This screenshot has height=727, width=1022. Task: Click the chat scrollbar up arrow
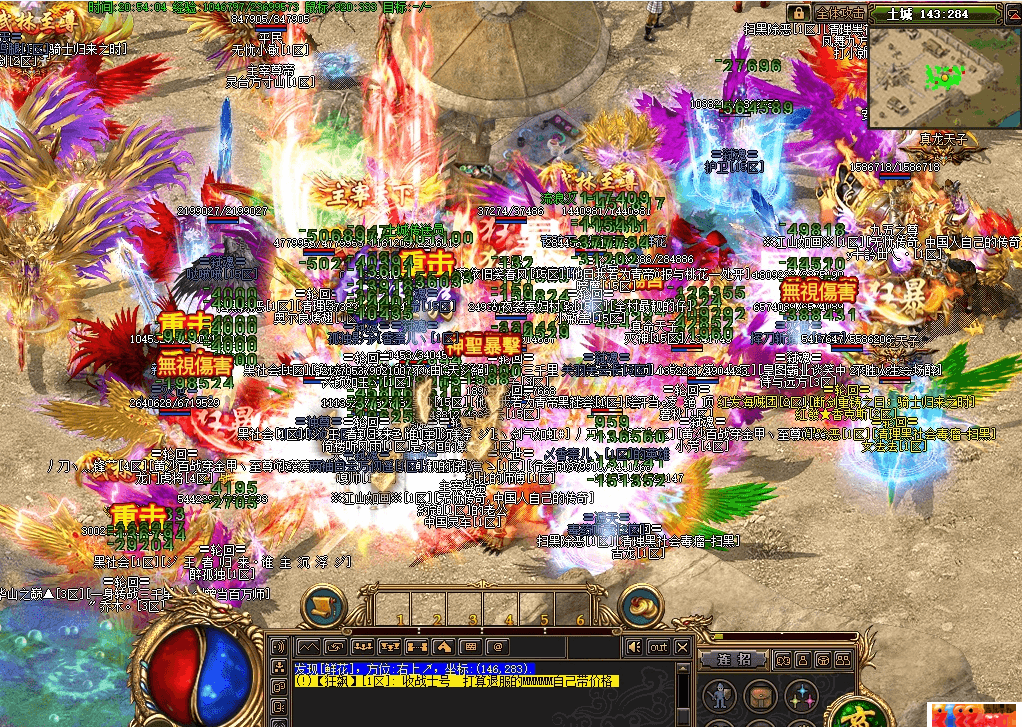click(x=683, y=665)
